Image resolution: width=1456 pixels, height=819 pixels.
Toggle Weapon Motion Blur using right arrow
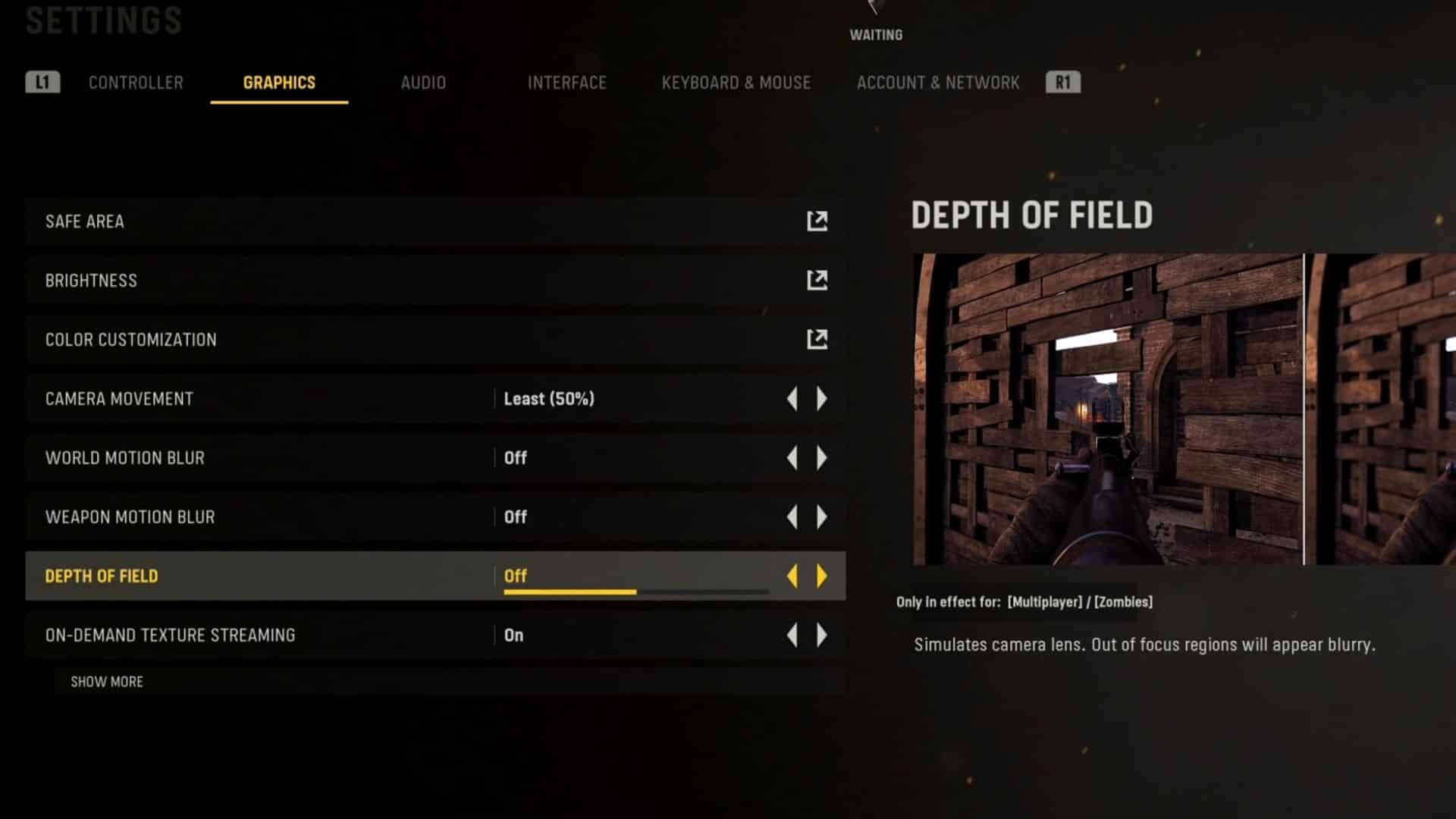[822, 517]
